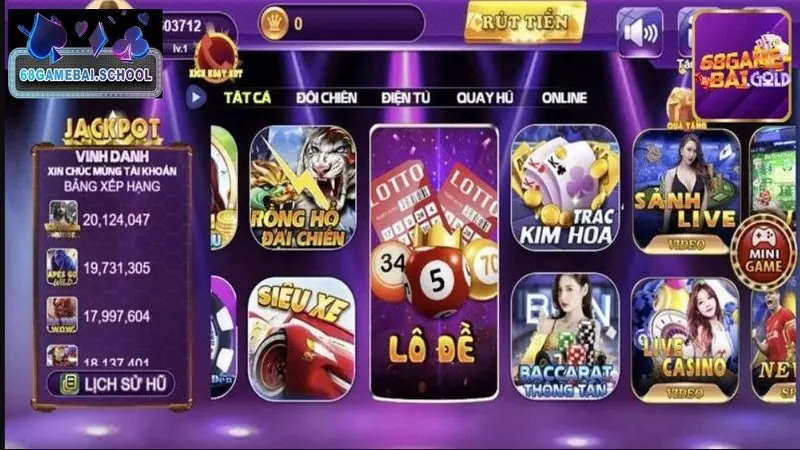
Task: Open the Lô Đề lottery game
Action: click(433, 263)
